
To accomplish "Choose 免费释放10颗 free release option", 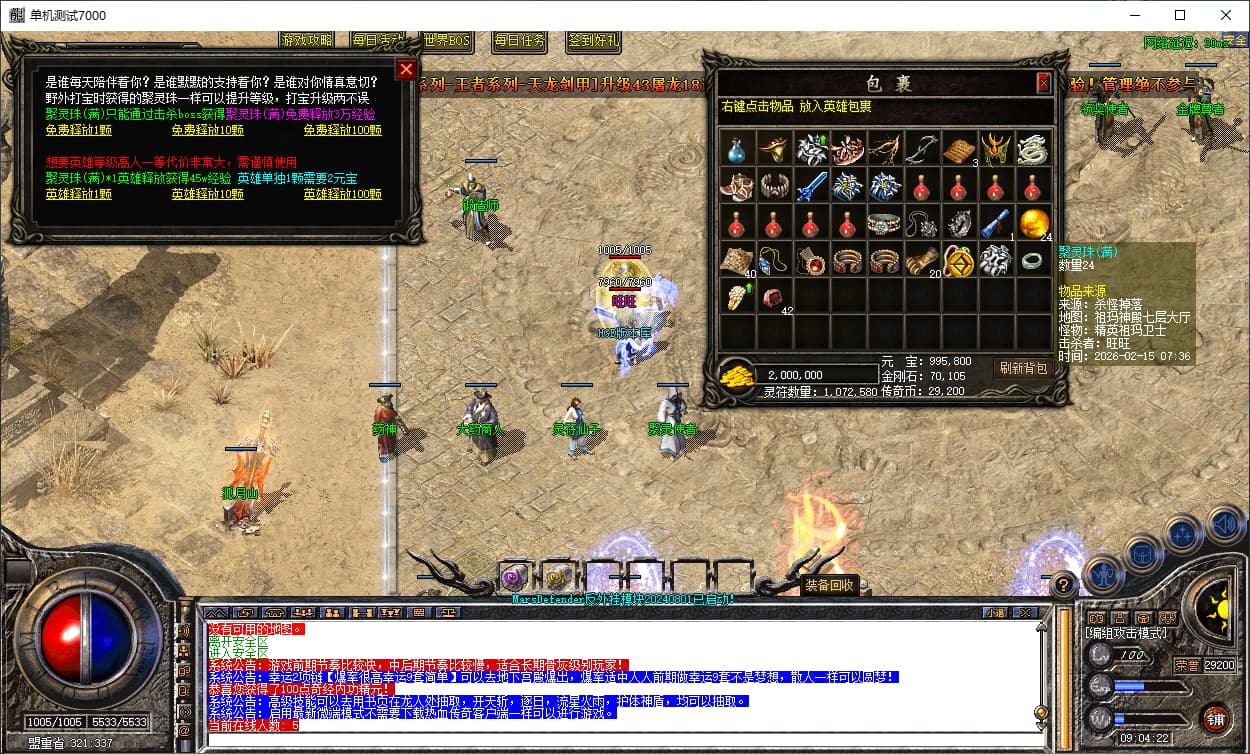I will coord(207,129).
